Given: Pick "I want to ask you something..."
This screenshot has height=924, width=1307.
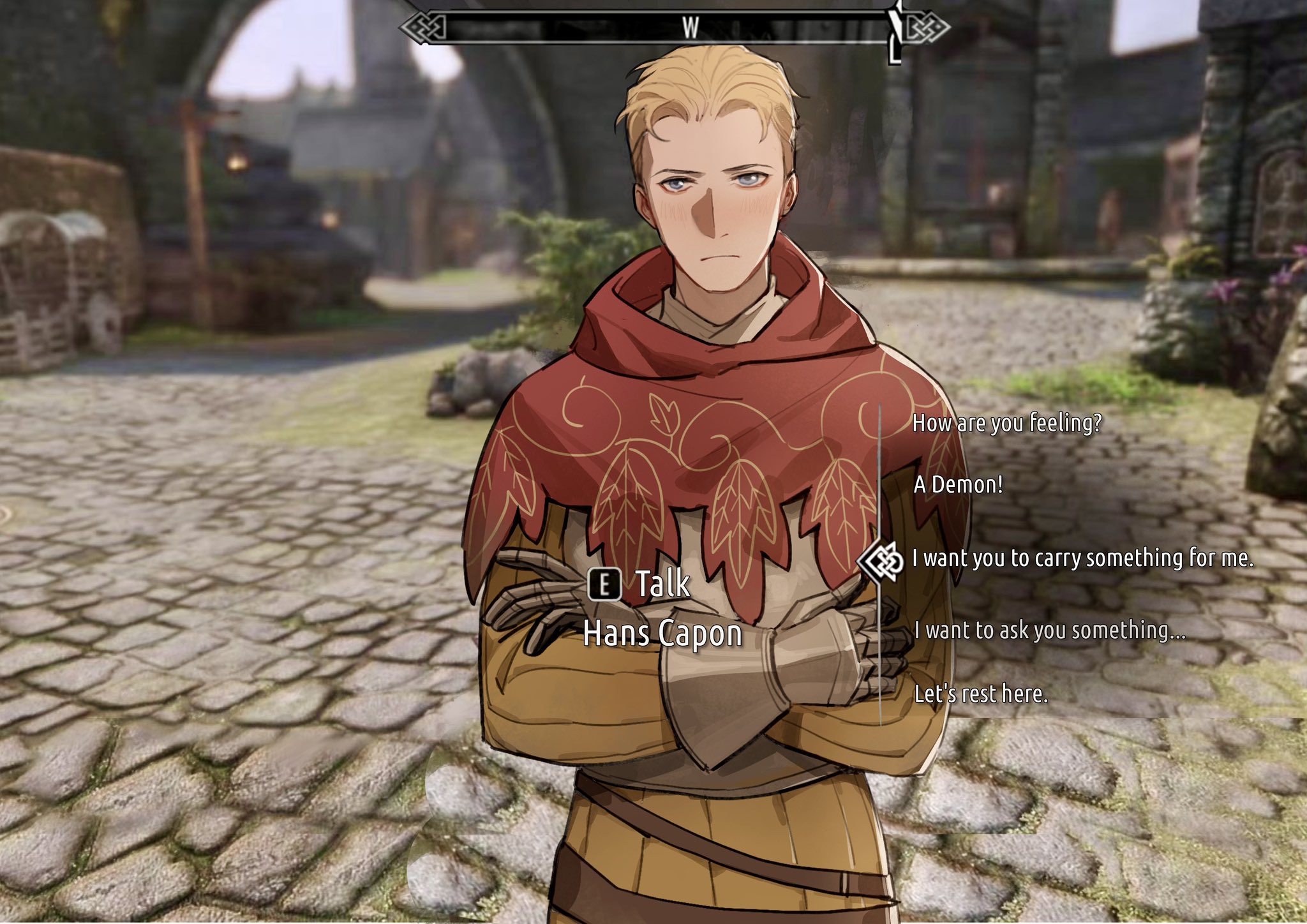Looking at the screenshot, I should [x=1049, y=630].
